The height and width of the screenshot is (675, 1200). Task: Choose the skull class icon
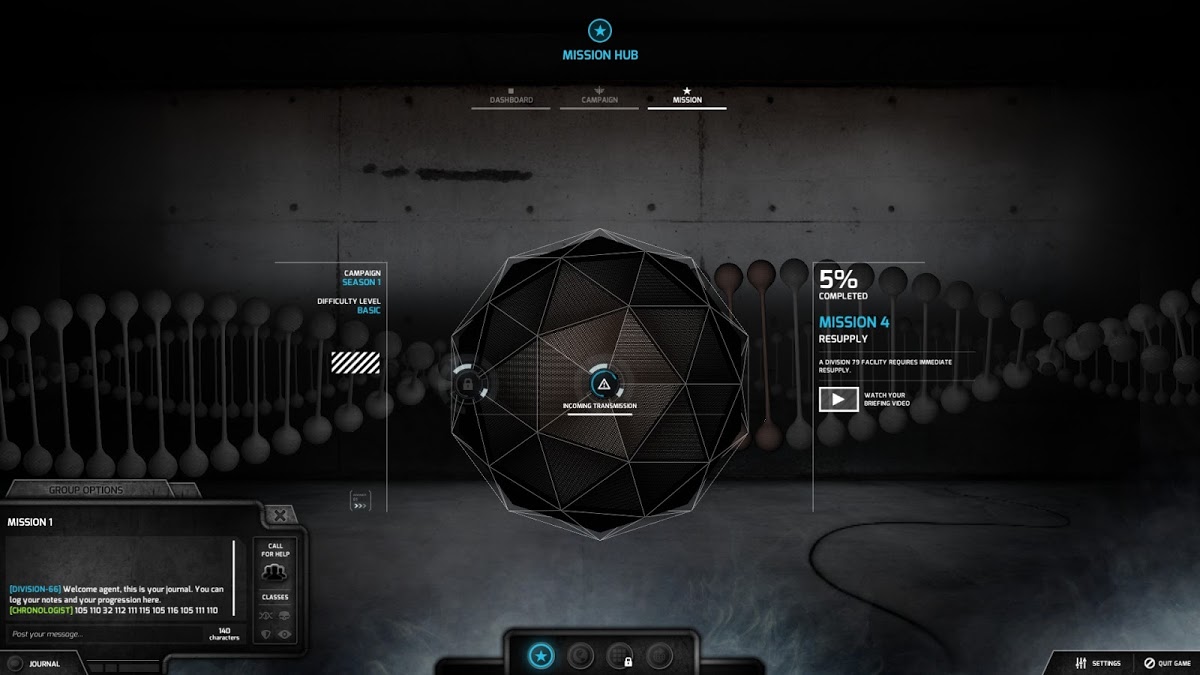point(285,616)
